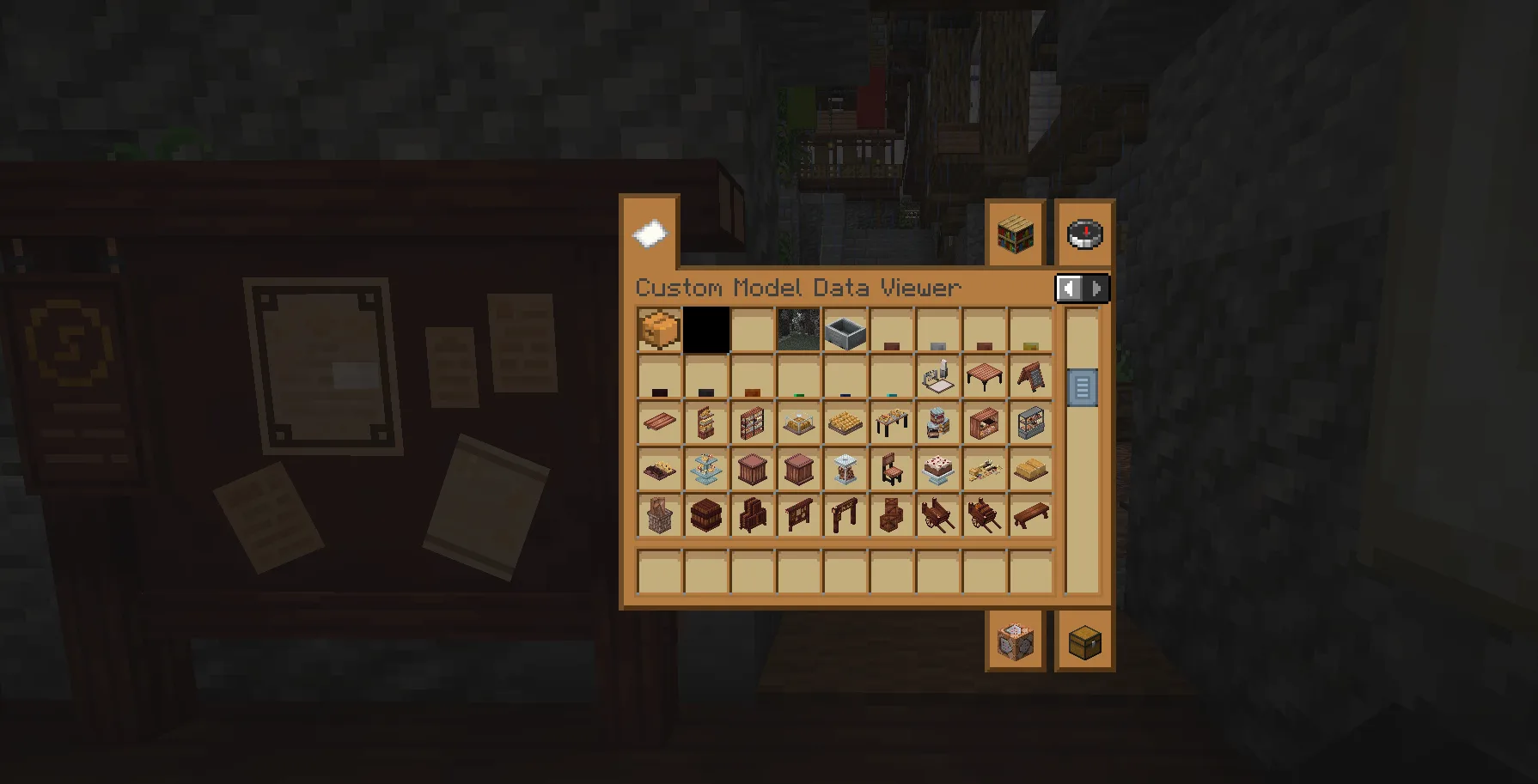Pick the dark scenery thumbnail item
The image size is (1538, 784).
(798, 331)
